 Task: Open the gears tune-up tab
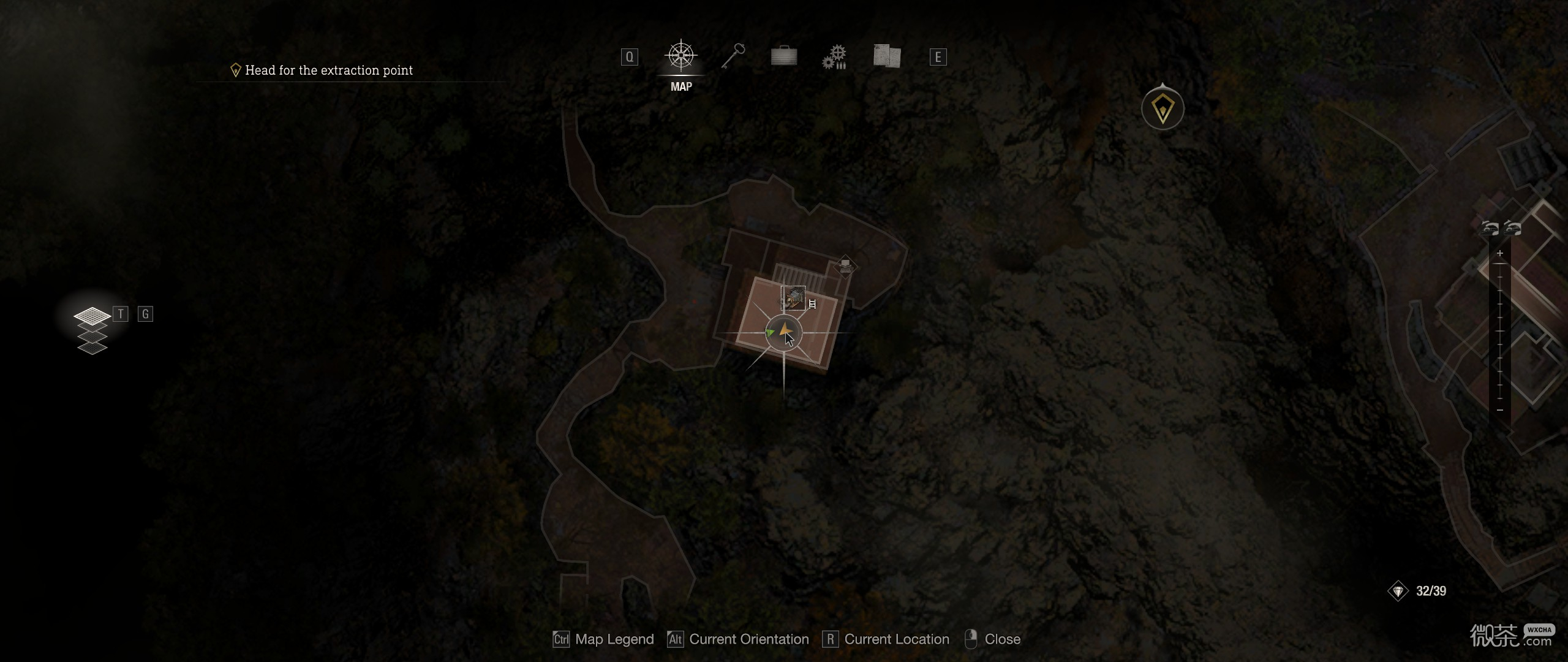point(834,57)
